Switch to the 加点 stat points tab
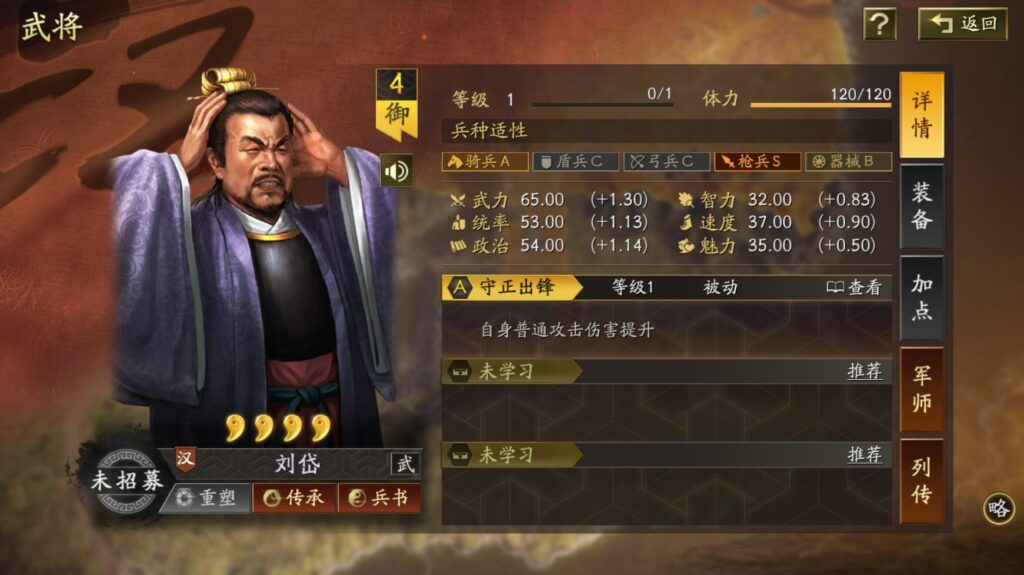This screenshot has height=575, width=1024. tap(921, 298)
